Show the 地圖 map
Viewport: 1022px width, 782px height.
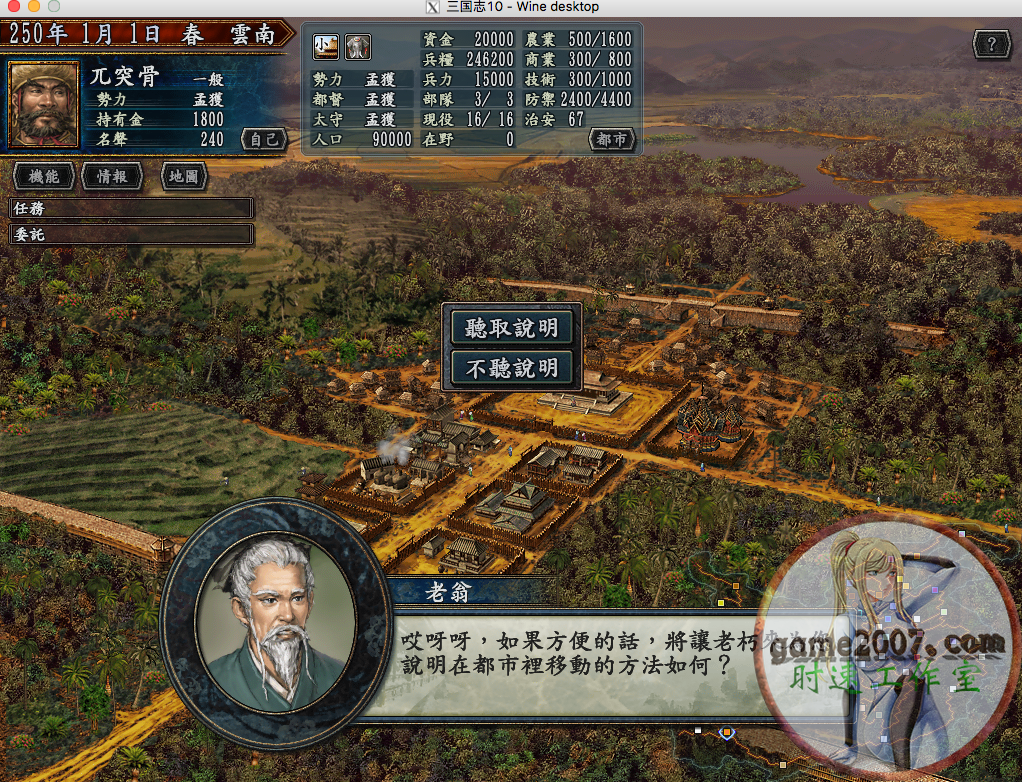pyautogui.click(x=183, y=176)
